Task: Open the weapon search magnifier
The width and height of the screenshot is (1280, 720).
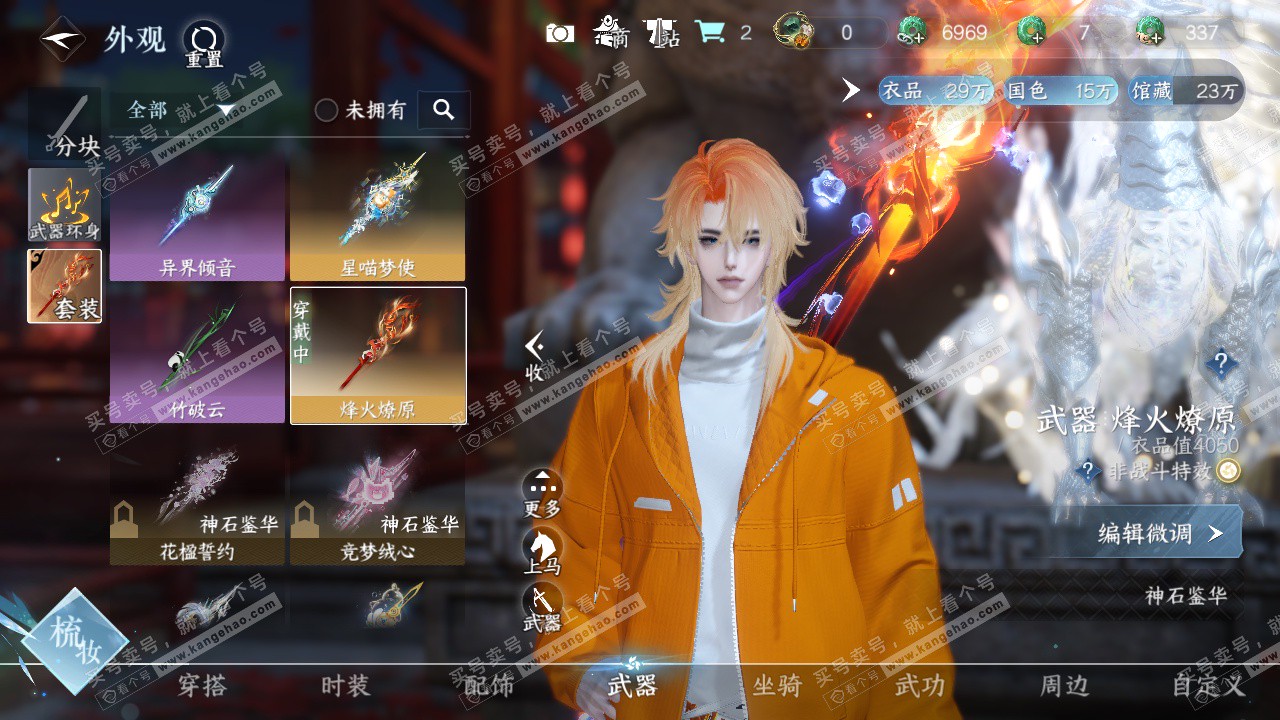Action: tap(444, 110)
